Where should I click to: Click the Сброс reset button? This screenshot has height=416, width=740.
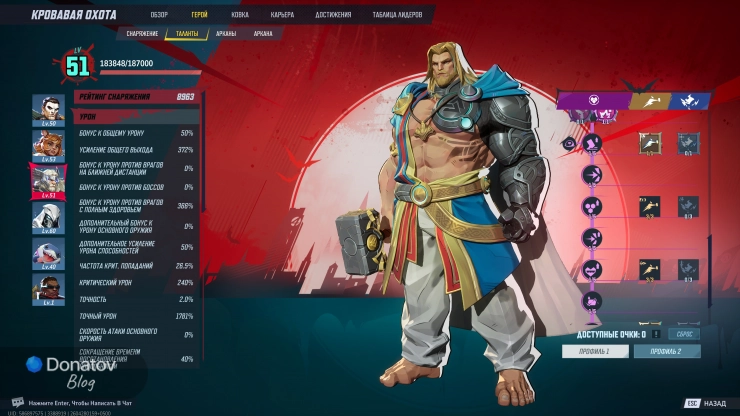tap(684, 334)
